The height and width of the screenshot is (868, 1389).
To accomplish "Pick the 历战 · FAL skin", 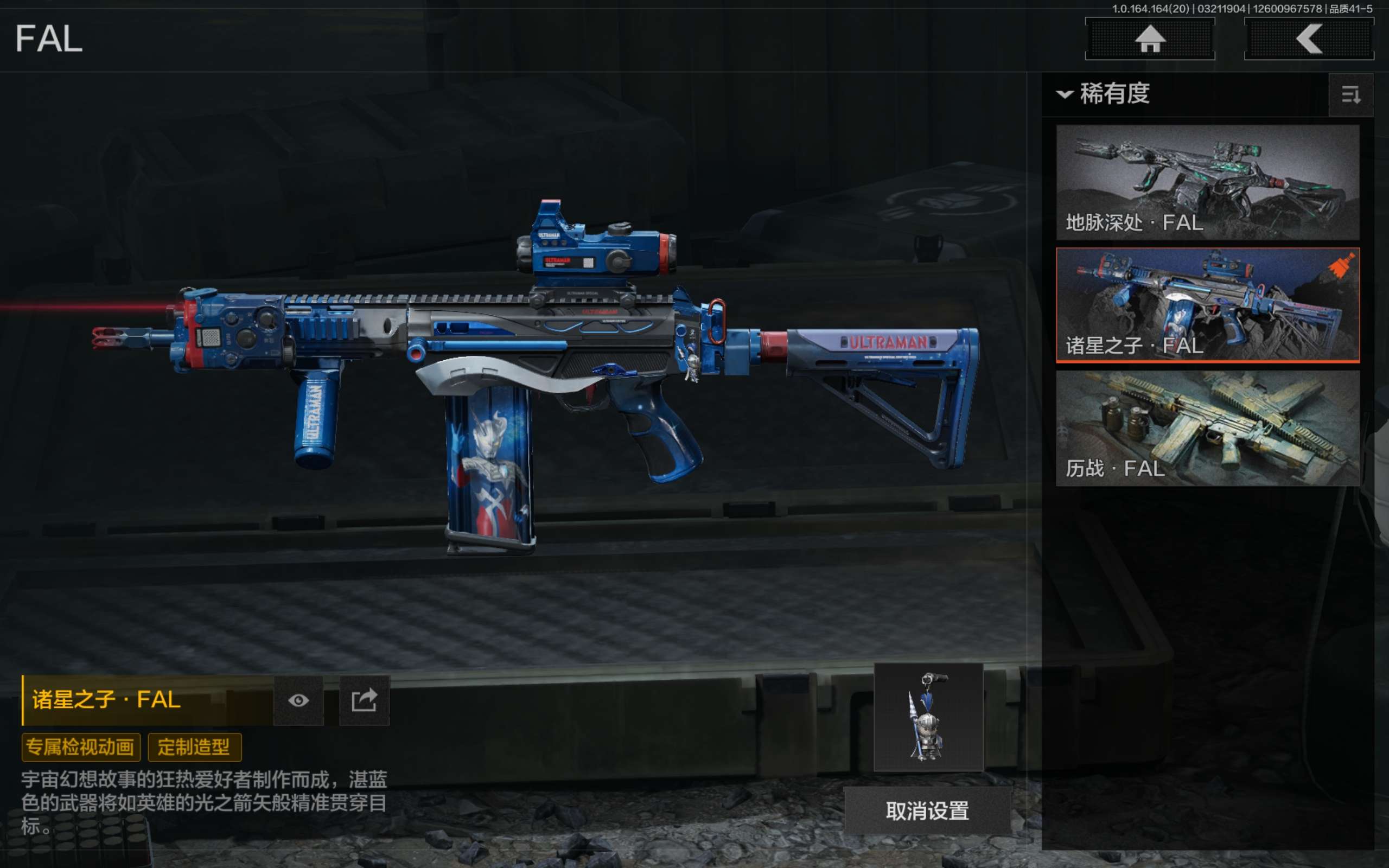I will pos(1207,427).
